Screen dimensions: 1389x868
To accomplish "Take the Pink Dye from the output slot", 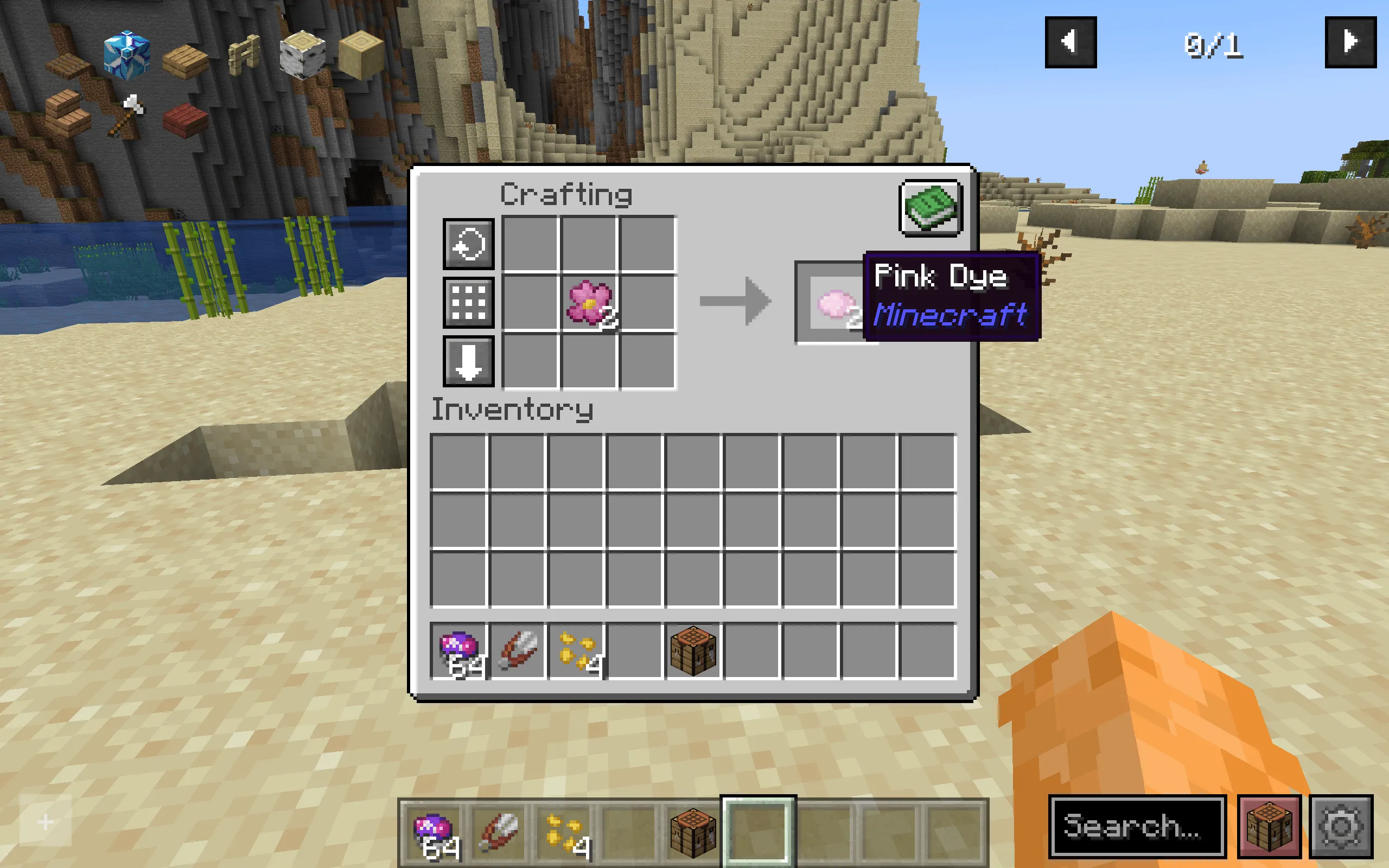I will [x=835, y=303].
